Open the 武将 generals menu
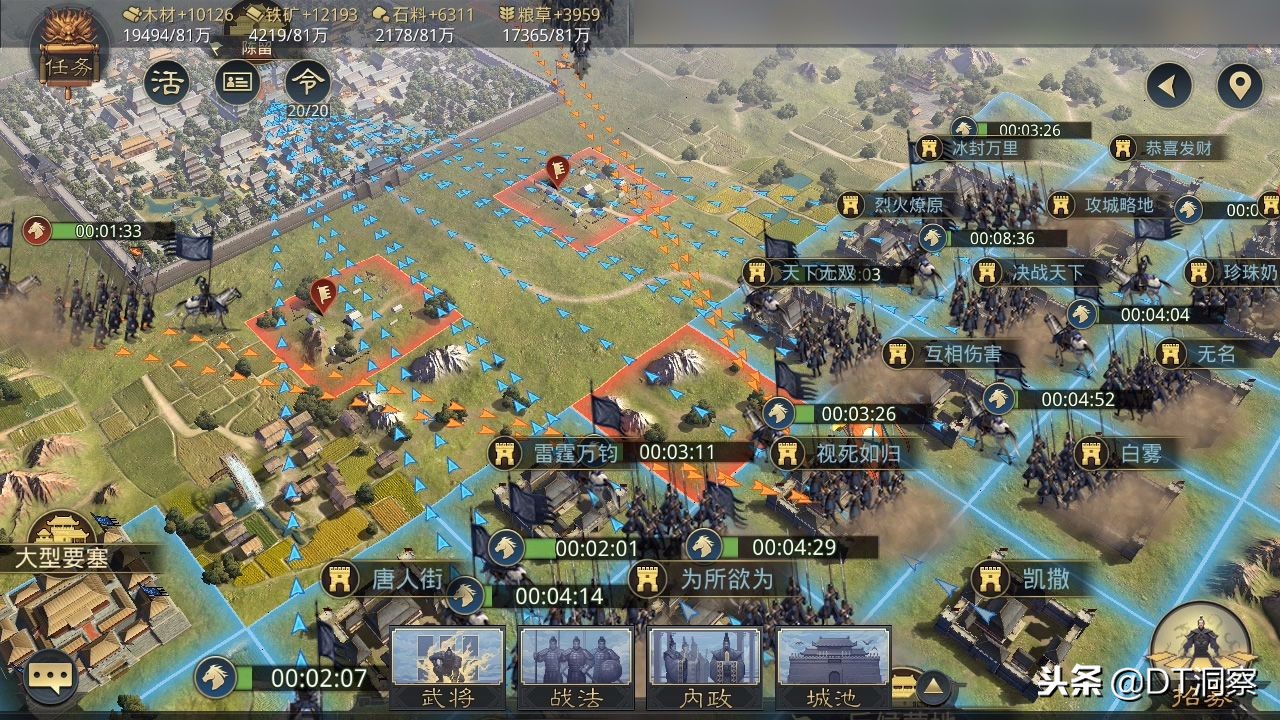This screenshot has height=720, width=1280. click(447, 668)
